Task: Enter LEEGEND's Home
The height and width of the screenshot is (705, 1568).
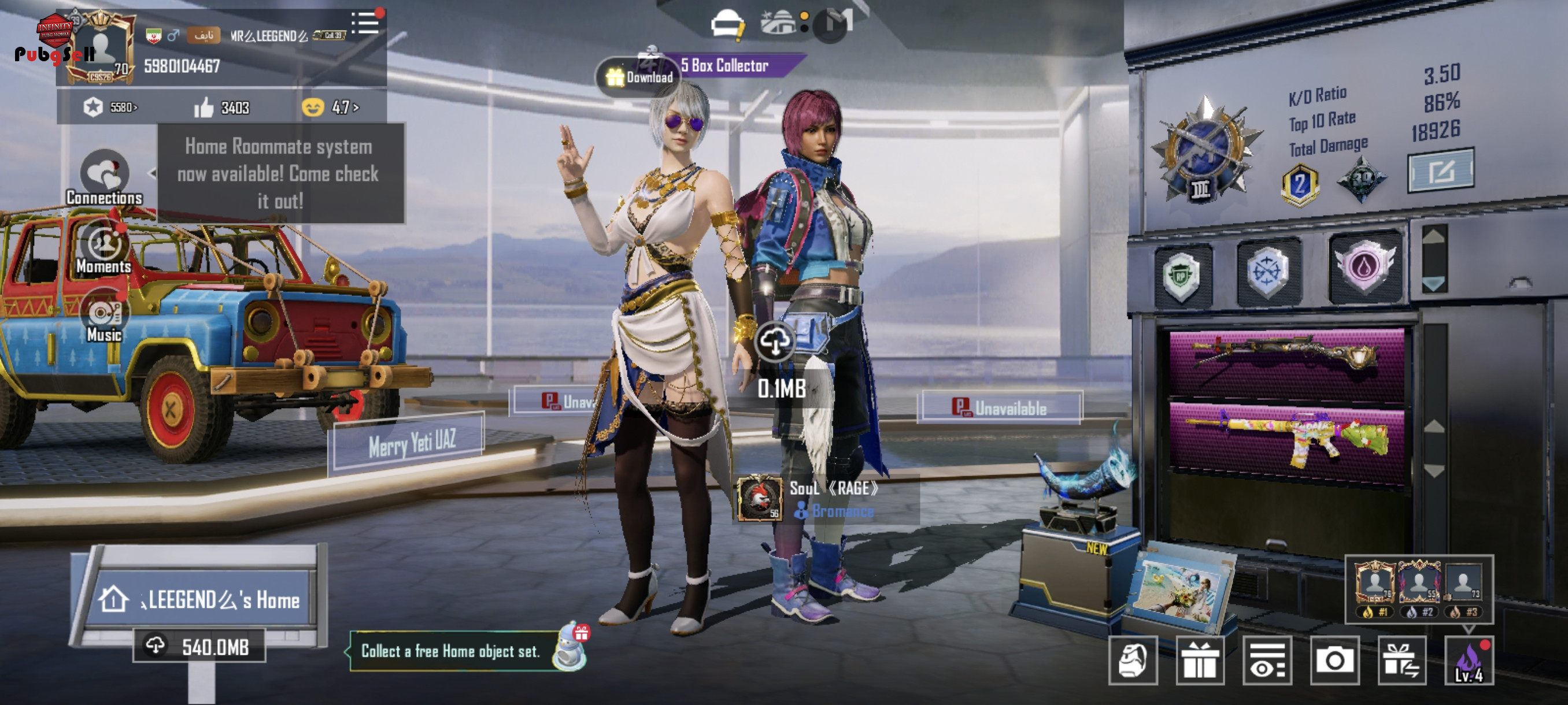Action: (199, 600)
